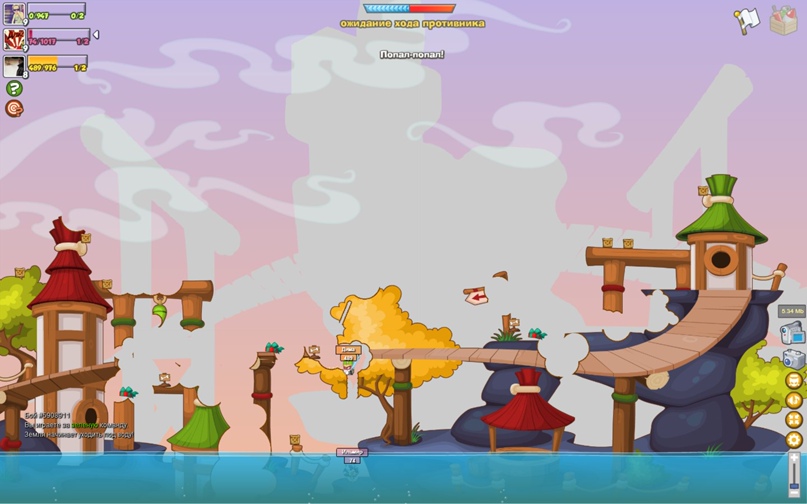The height and width of the screenshot is (504, 807).
Task: Click the topmost round orange button
Action: (794, 381)
